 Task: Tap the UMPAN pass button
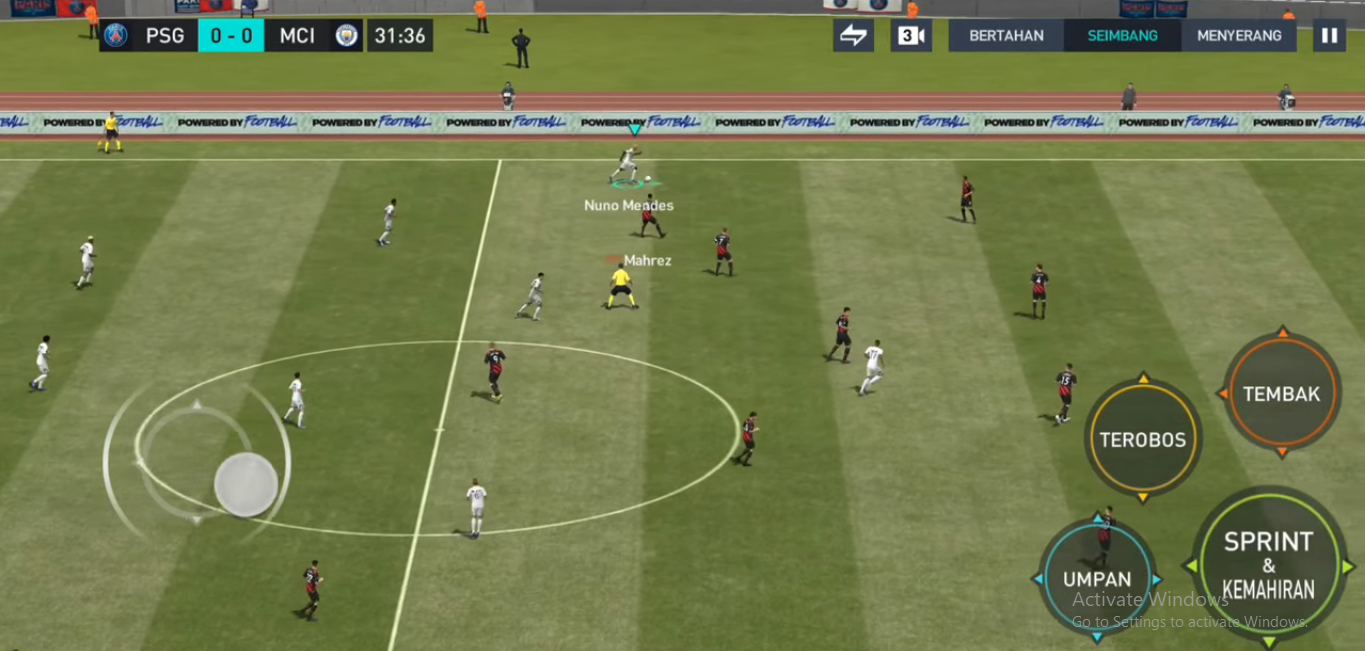point(1097,579)
